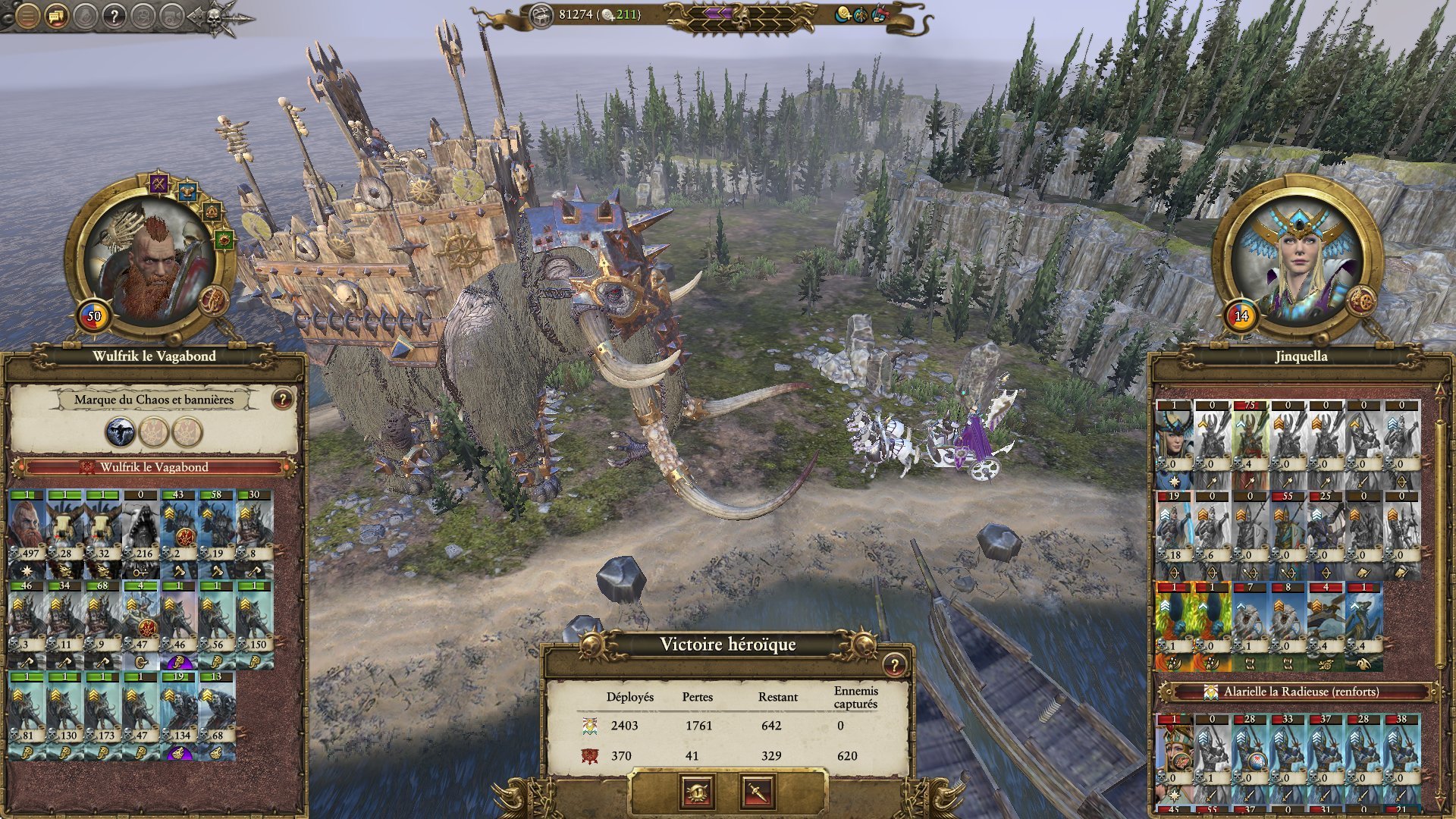This screenshot has width=1456, height=819.
Task: Select the flaming phoenix enemy unit card
Action: tap(1174, 626)
